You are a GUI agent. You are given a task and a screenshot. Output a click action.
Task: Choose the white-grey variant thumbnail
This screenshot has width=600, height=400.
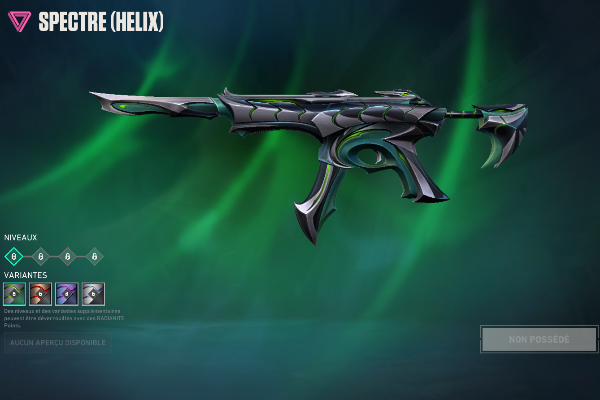[93, 294]
